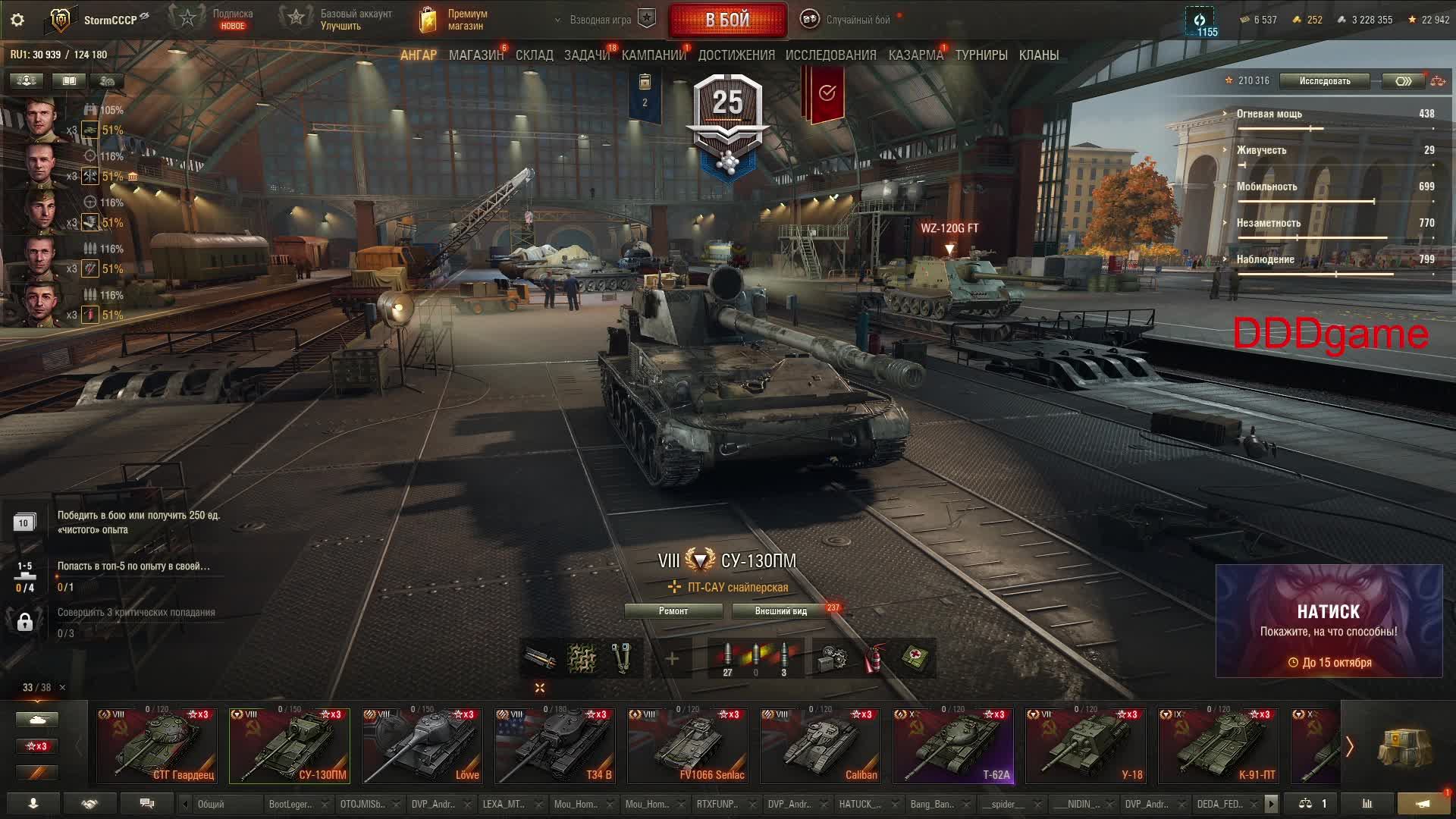Select the fire extinguisher consumable slot

[874, 658]
